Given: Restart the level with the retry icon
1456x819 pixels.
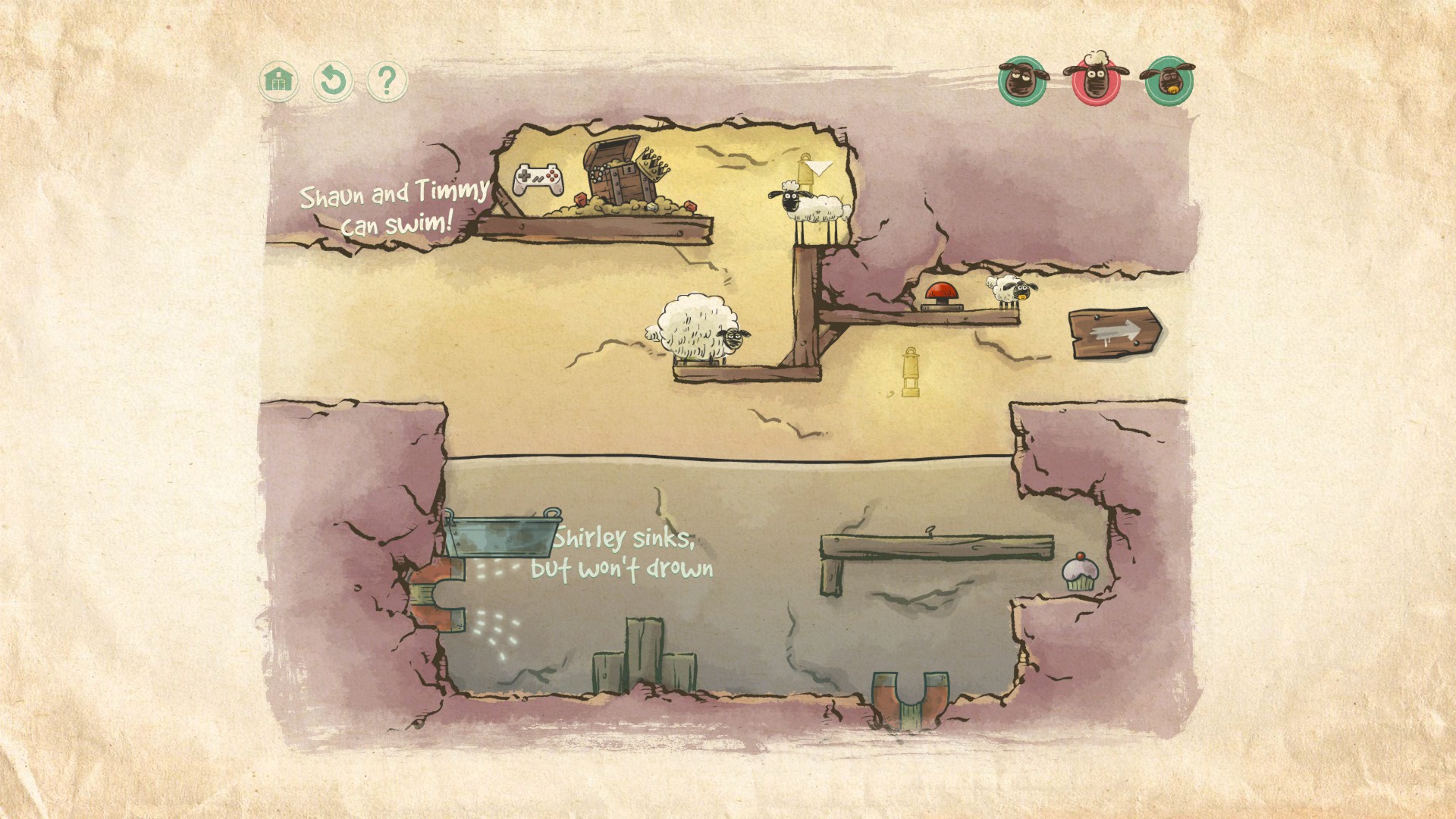Looking at the screenshot, I should click(x=334, y=79).
